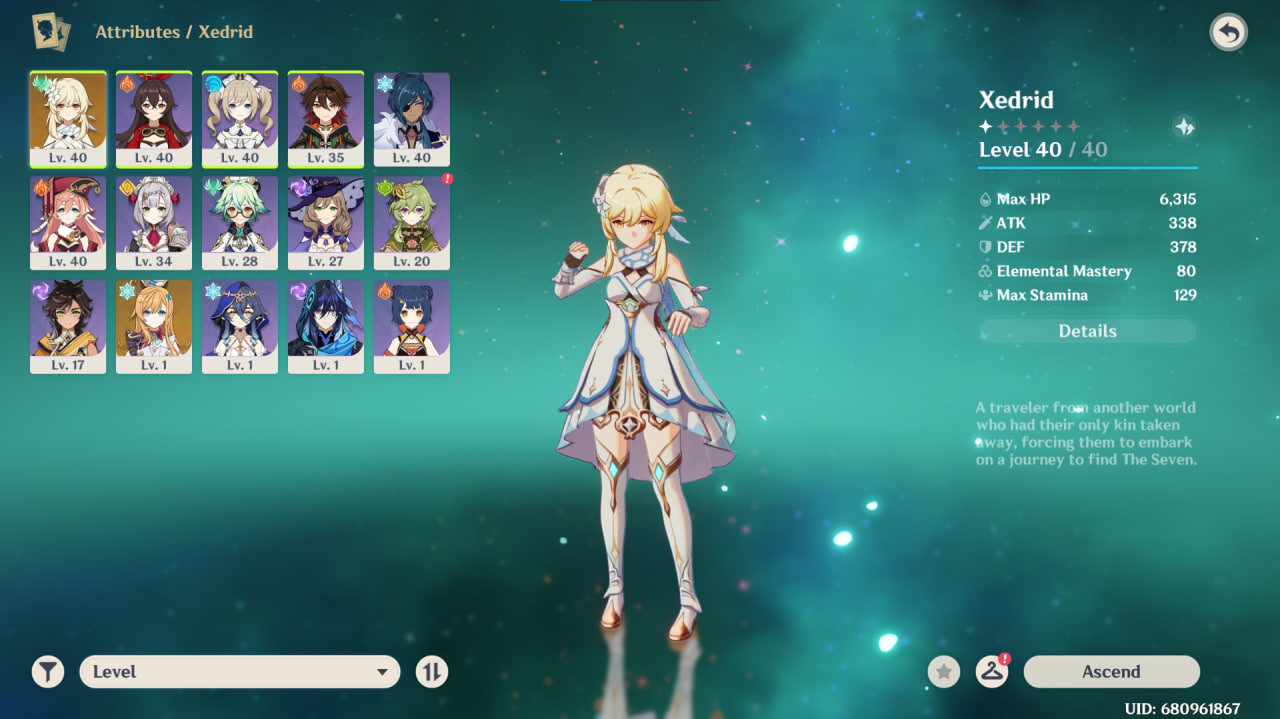Choose Collei at Lv. 20
Screen dimensions: 1280x719
click(x=412, y=223)
